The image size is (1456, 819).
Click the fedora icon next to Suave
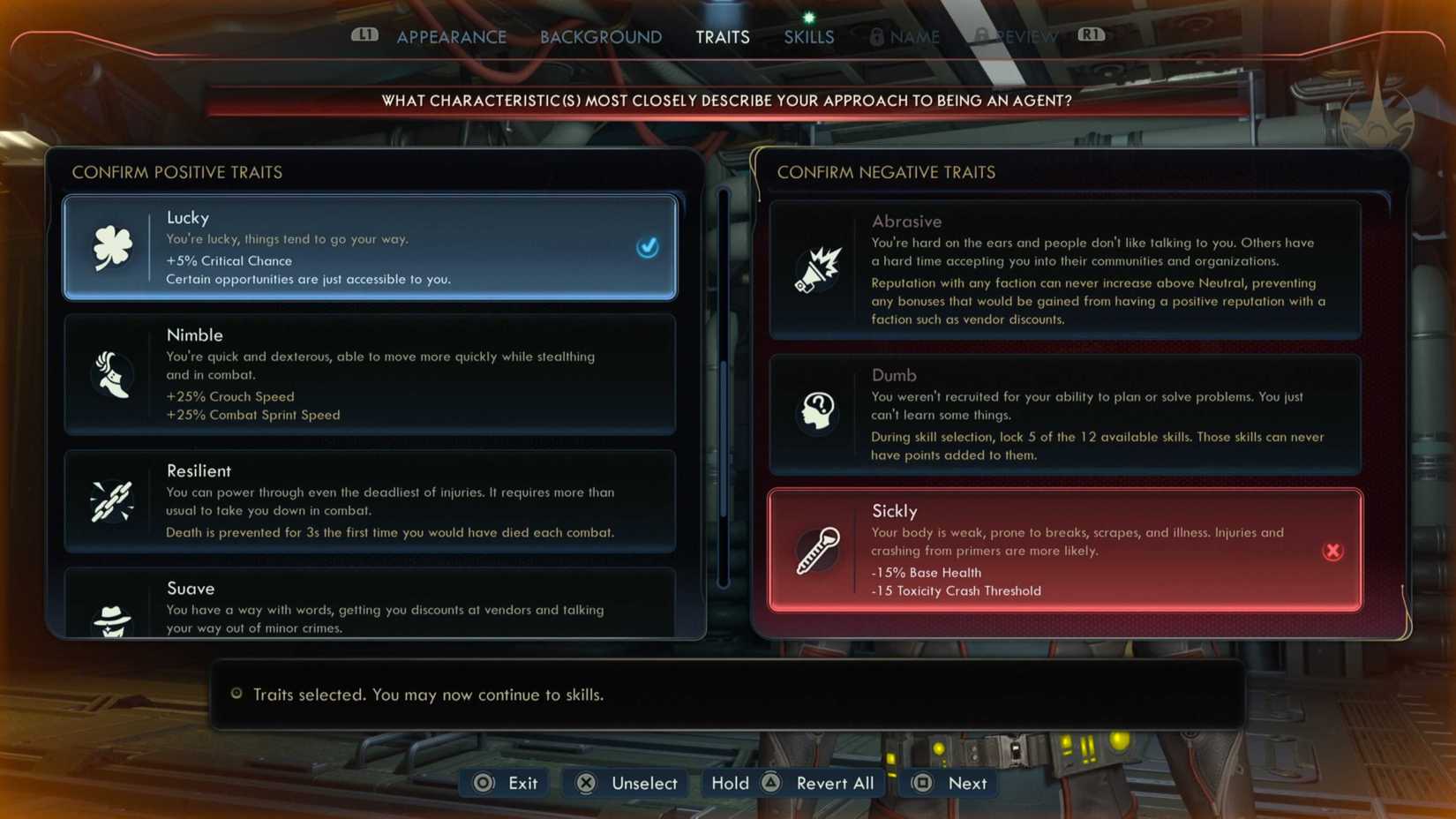112,618
